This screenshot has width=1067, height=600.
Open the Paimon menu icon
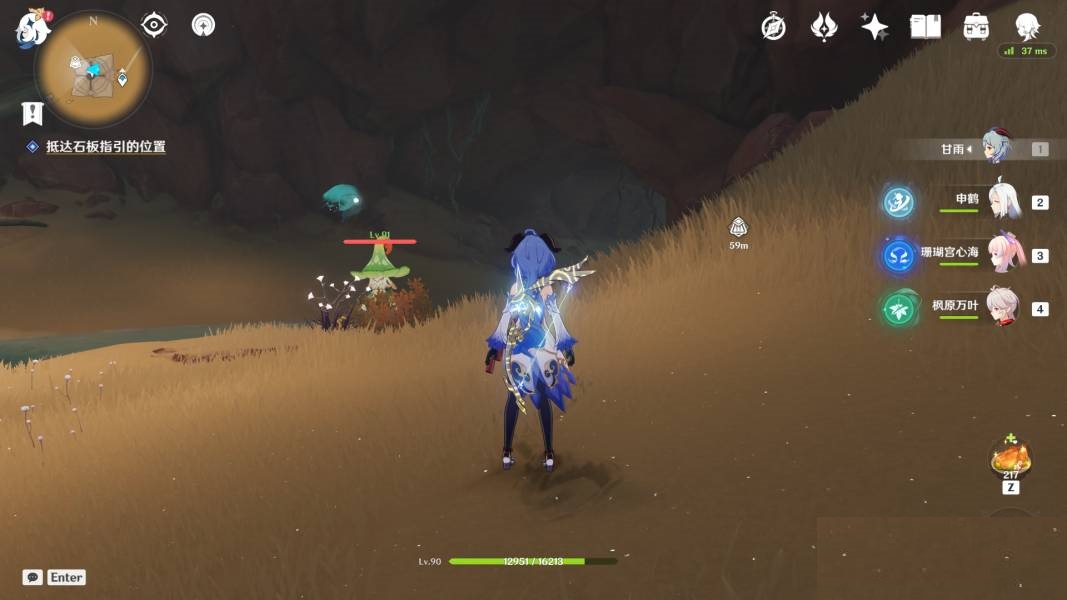click(x=32, y=28)
